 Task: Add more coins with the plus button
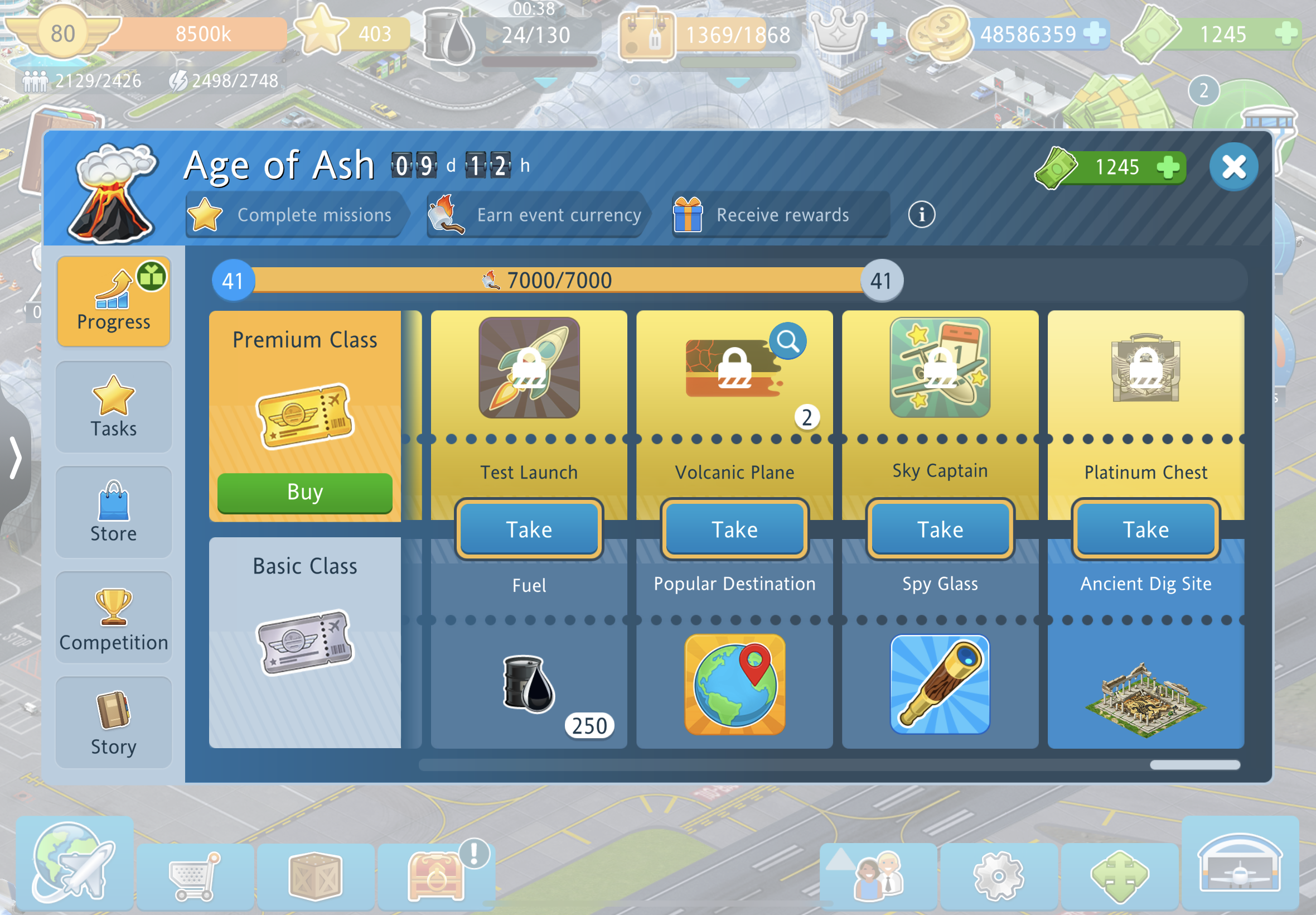(1095, 33)
